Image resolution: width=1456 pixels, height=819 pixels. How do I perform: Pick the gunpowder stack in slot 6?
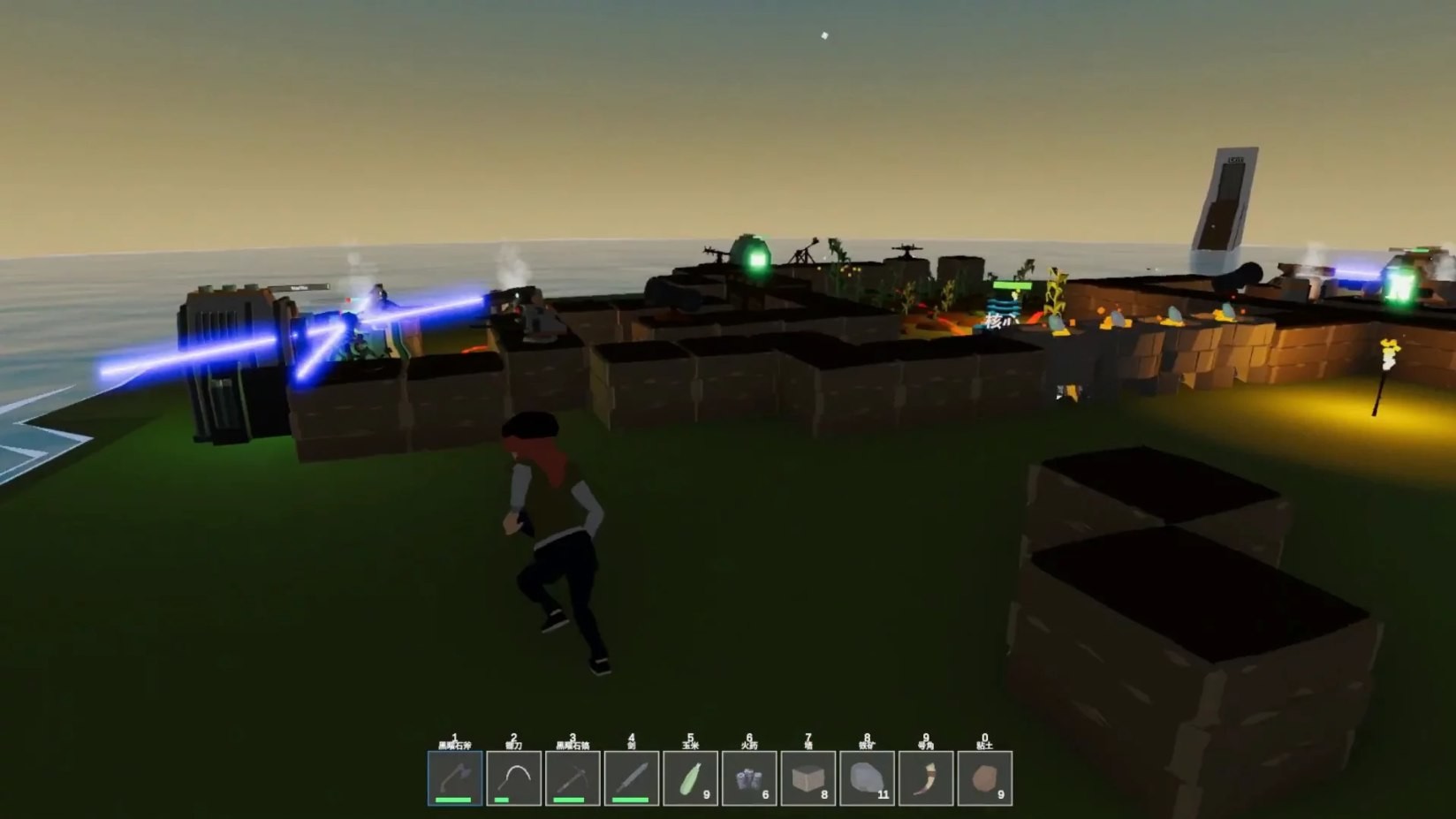(x=750, y=776)
